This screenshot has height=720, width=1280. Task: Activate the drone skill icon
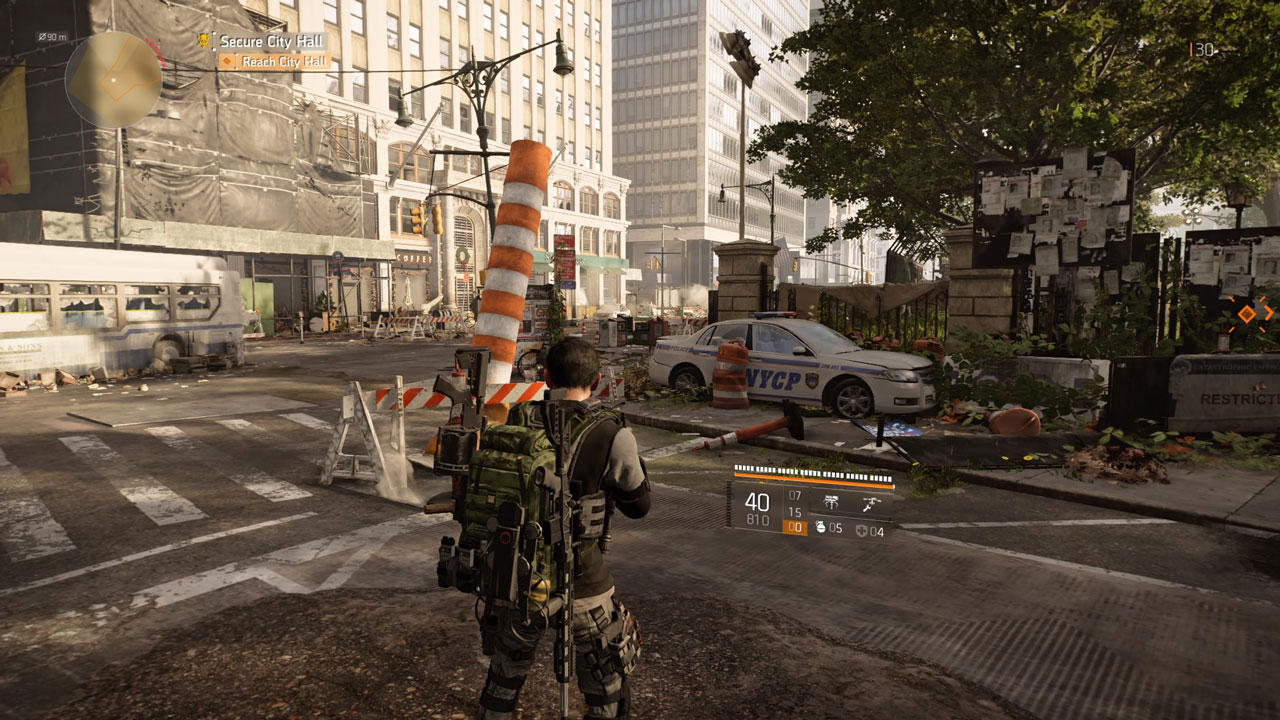(x=874, y=503)
